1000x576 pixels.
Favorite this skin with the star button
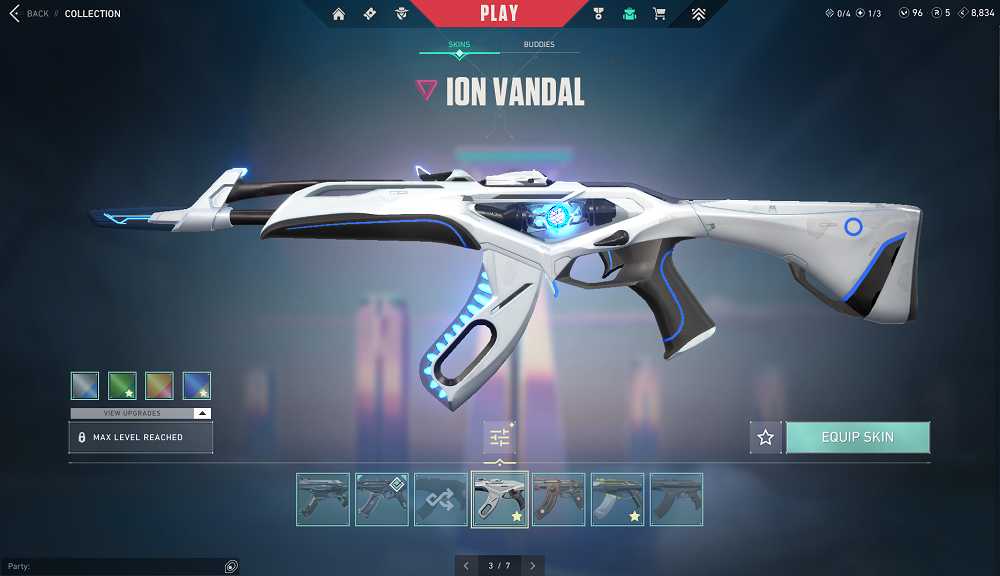tap(766, 437)
